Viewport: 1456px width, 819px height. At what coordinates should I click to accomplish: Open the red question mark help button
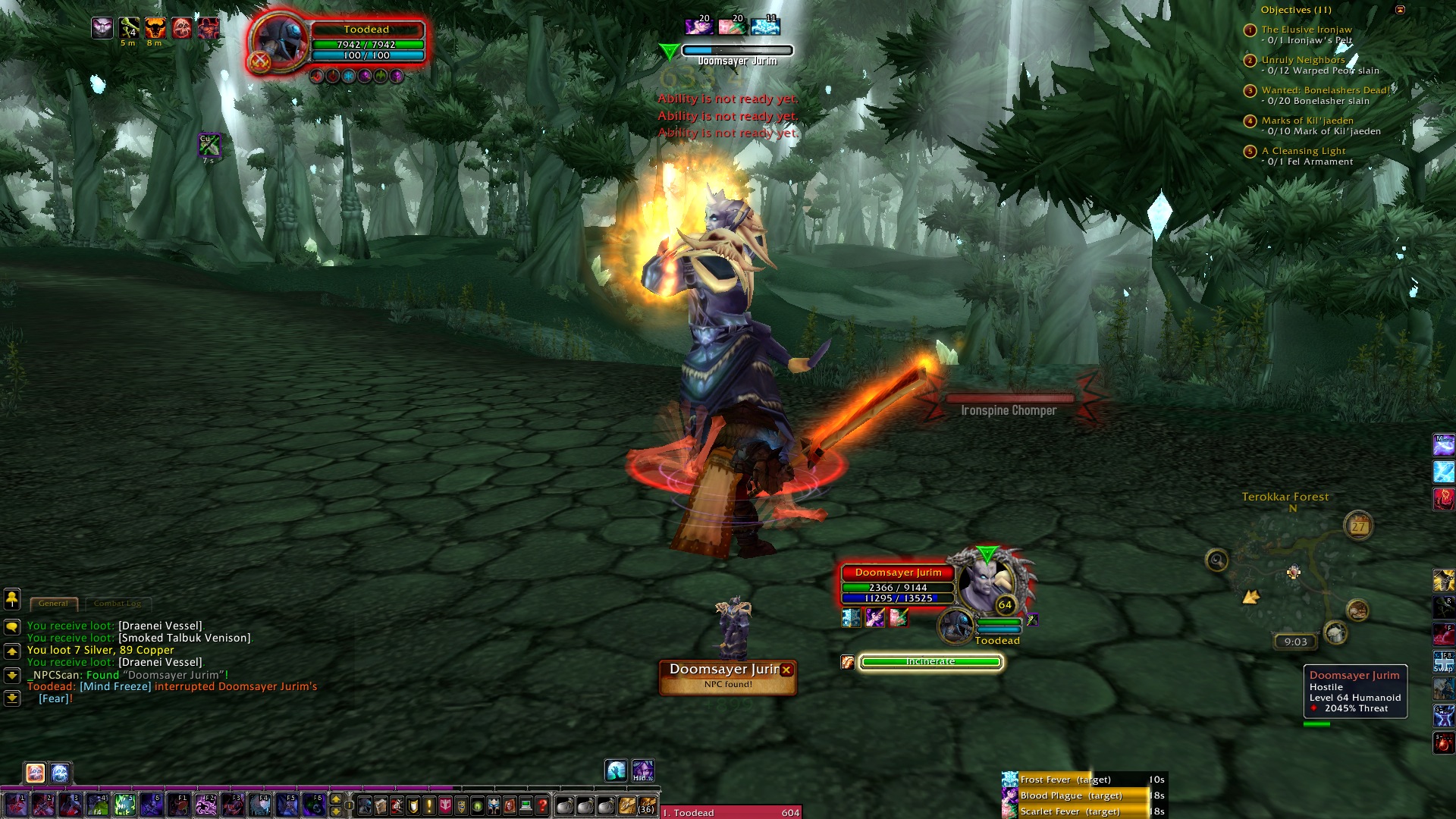click(x=542, y=805)
